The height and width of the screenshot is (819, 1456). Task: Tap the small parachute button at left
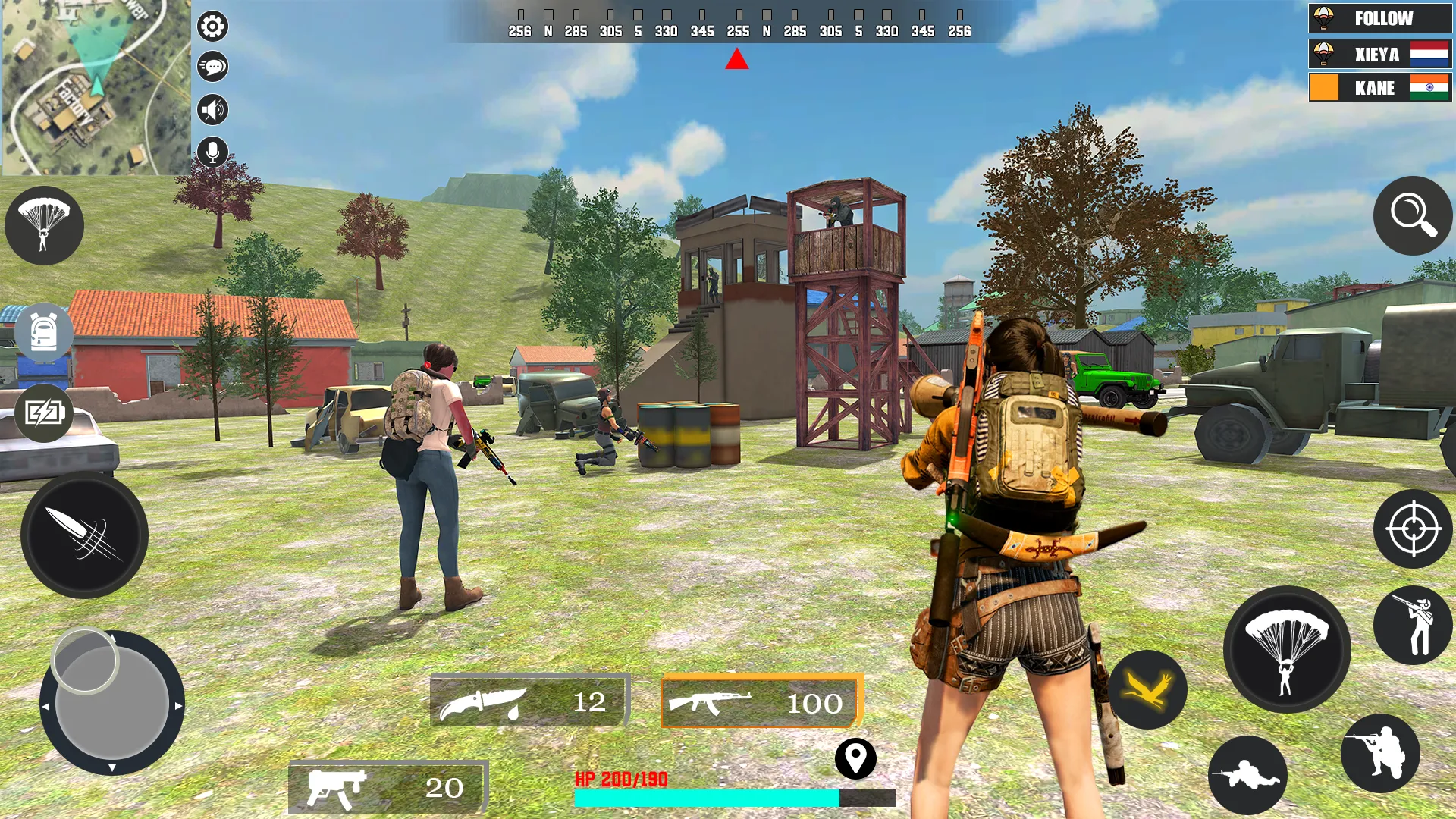[x=44, y=225]
